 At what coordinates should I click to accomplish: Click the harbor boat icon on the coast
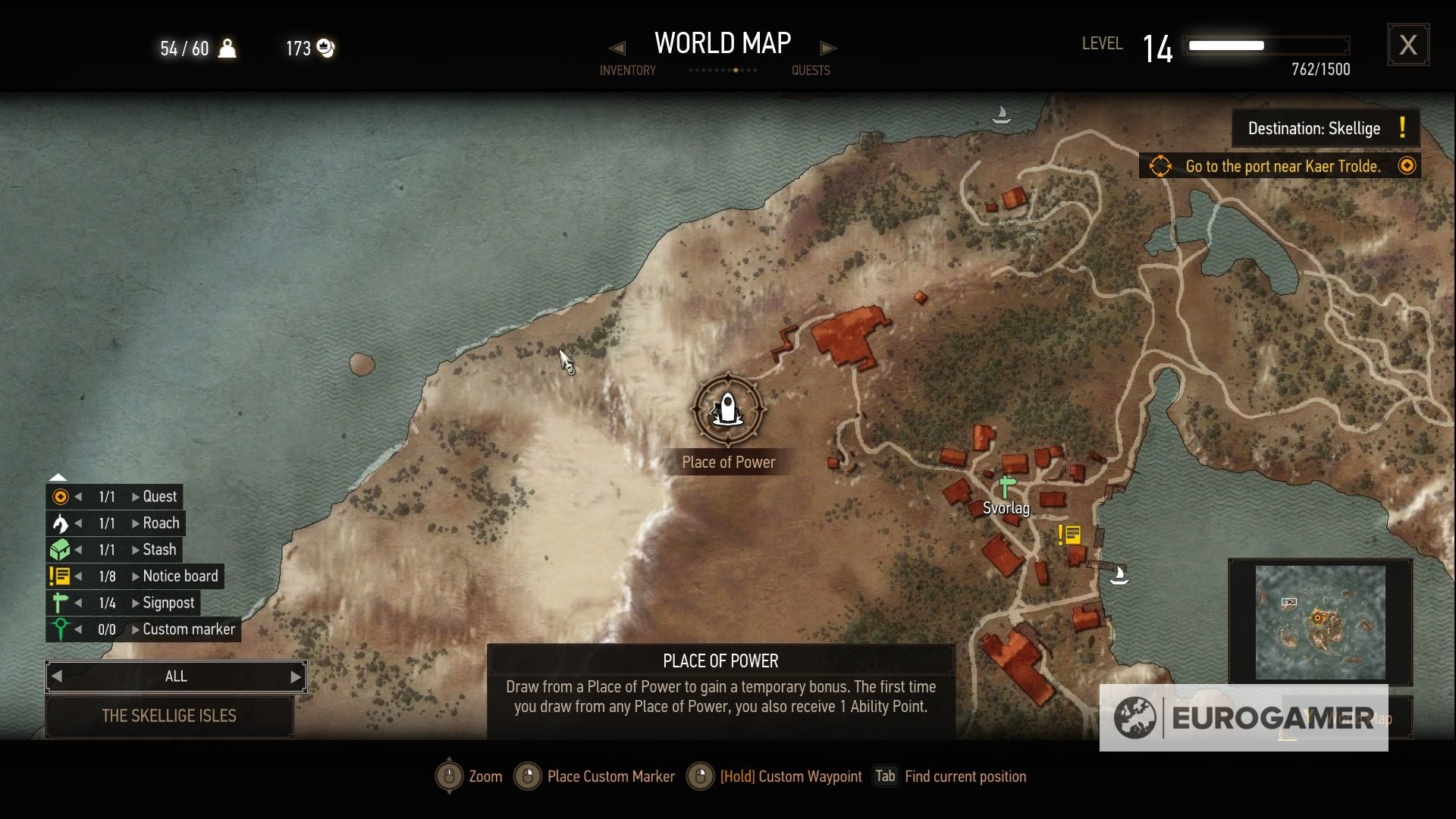coord(1120,575)
